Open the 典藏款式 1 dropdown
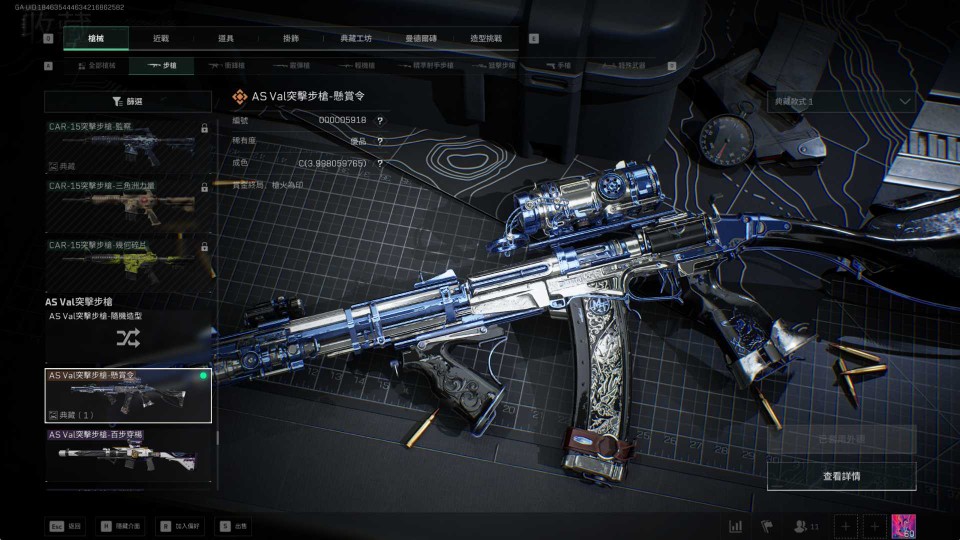 (841, 101)
